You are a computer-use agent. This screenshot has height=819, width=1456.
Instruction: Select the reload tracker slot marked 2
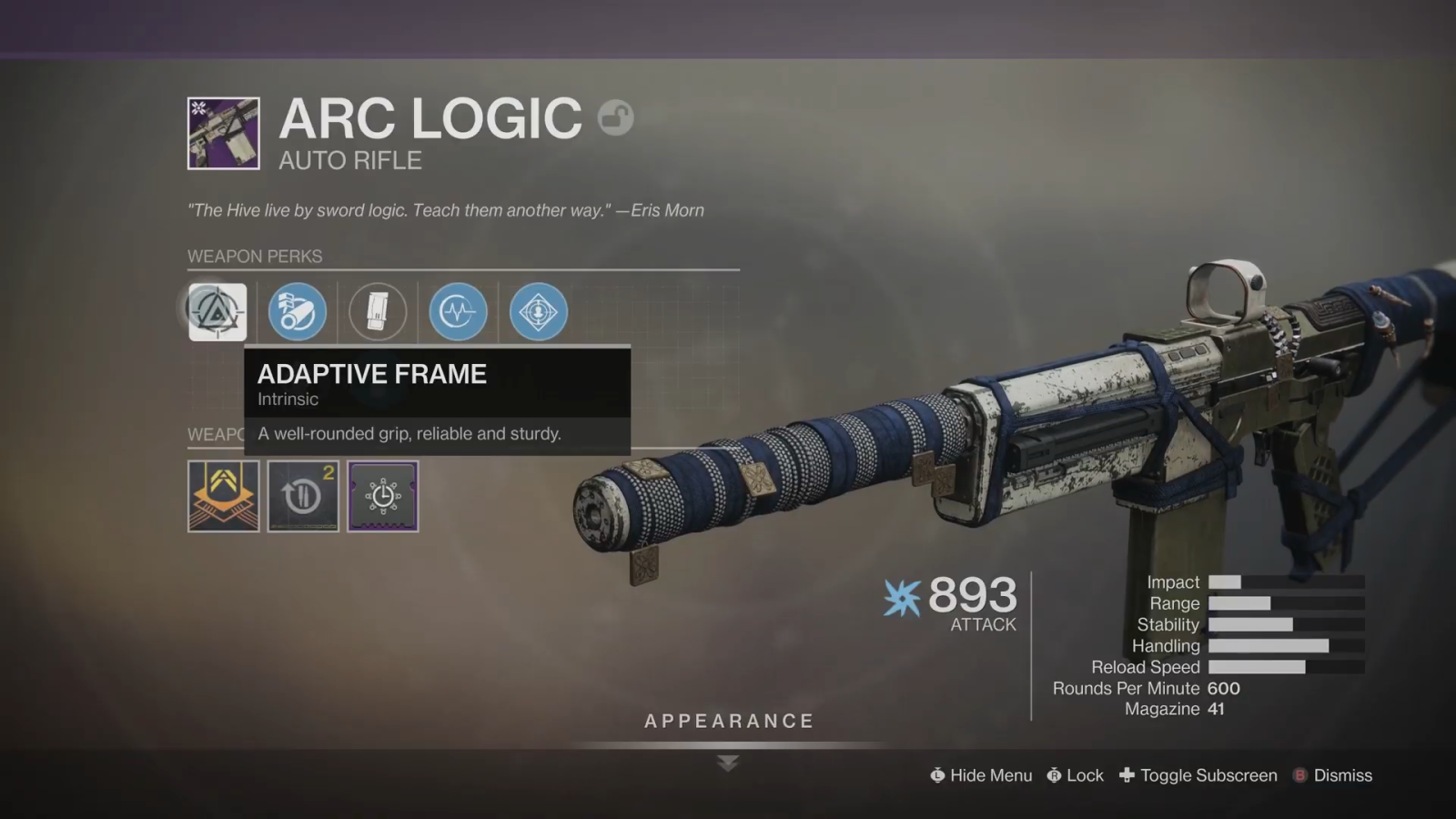(303, 496)
